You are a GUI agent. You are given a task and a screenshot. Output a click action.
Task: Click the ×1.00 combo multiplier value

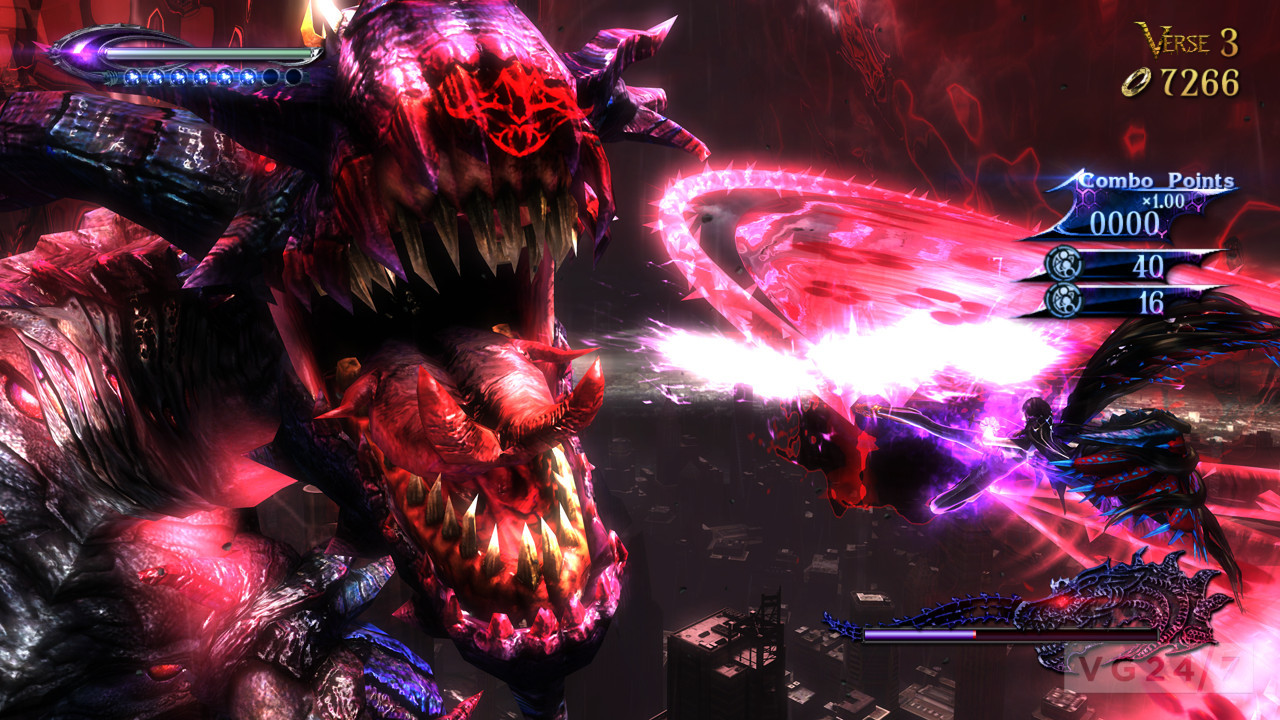tap(1162, 200)
